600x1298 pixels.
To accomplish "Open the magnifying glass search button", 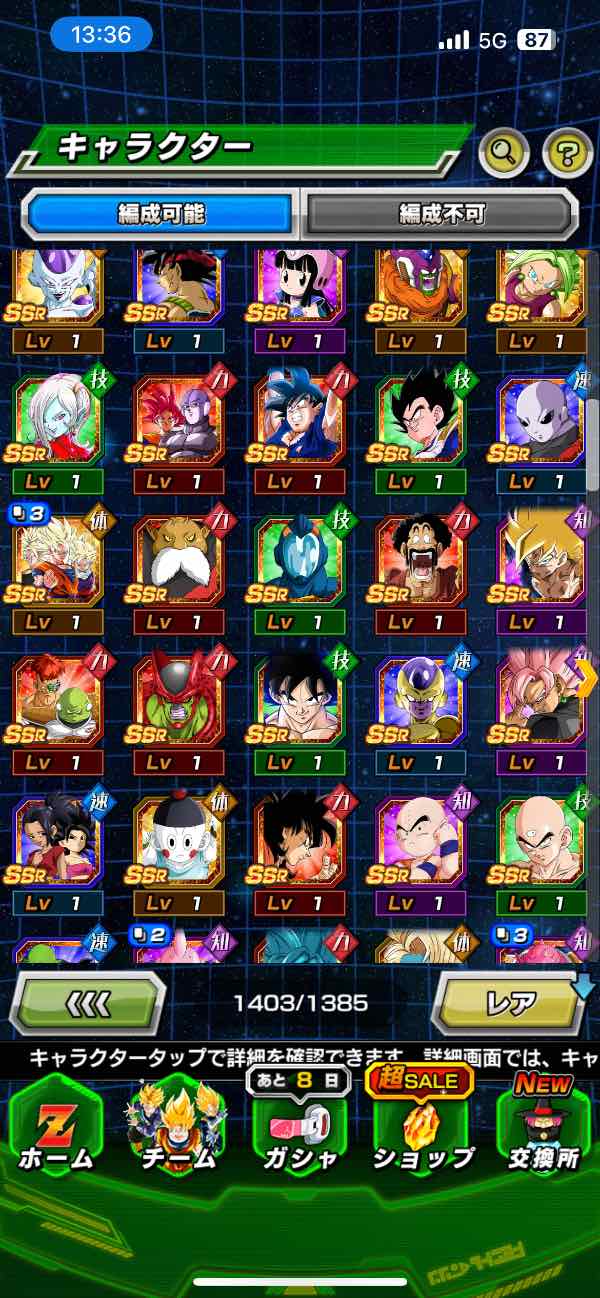I will tap(503, 152).
